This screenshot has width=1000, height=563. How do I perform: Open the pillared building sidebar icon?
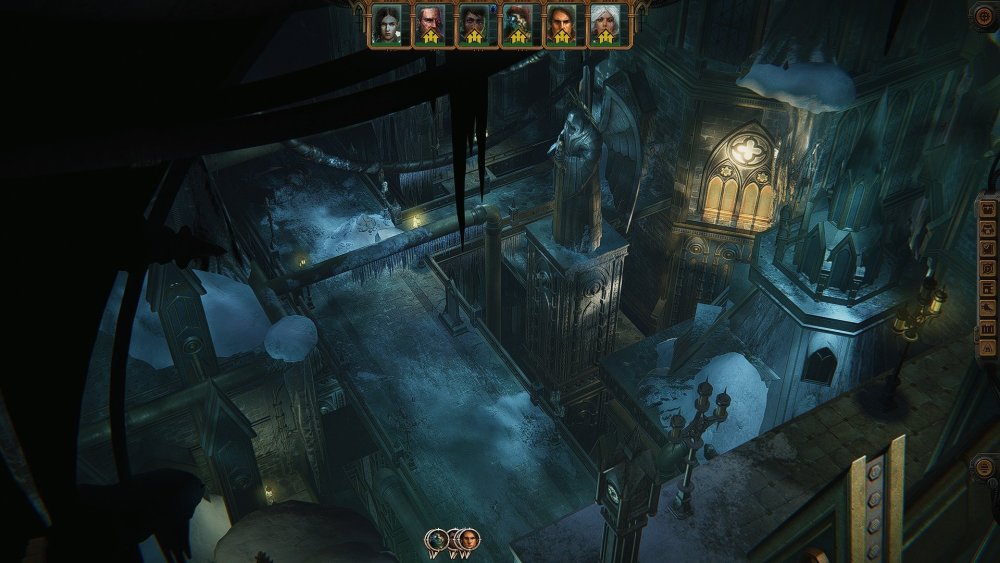[x=988, y=329]
